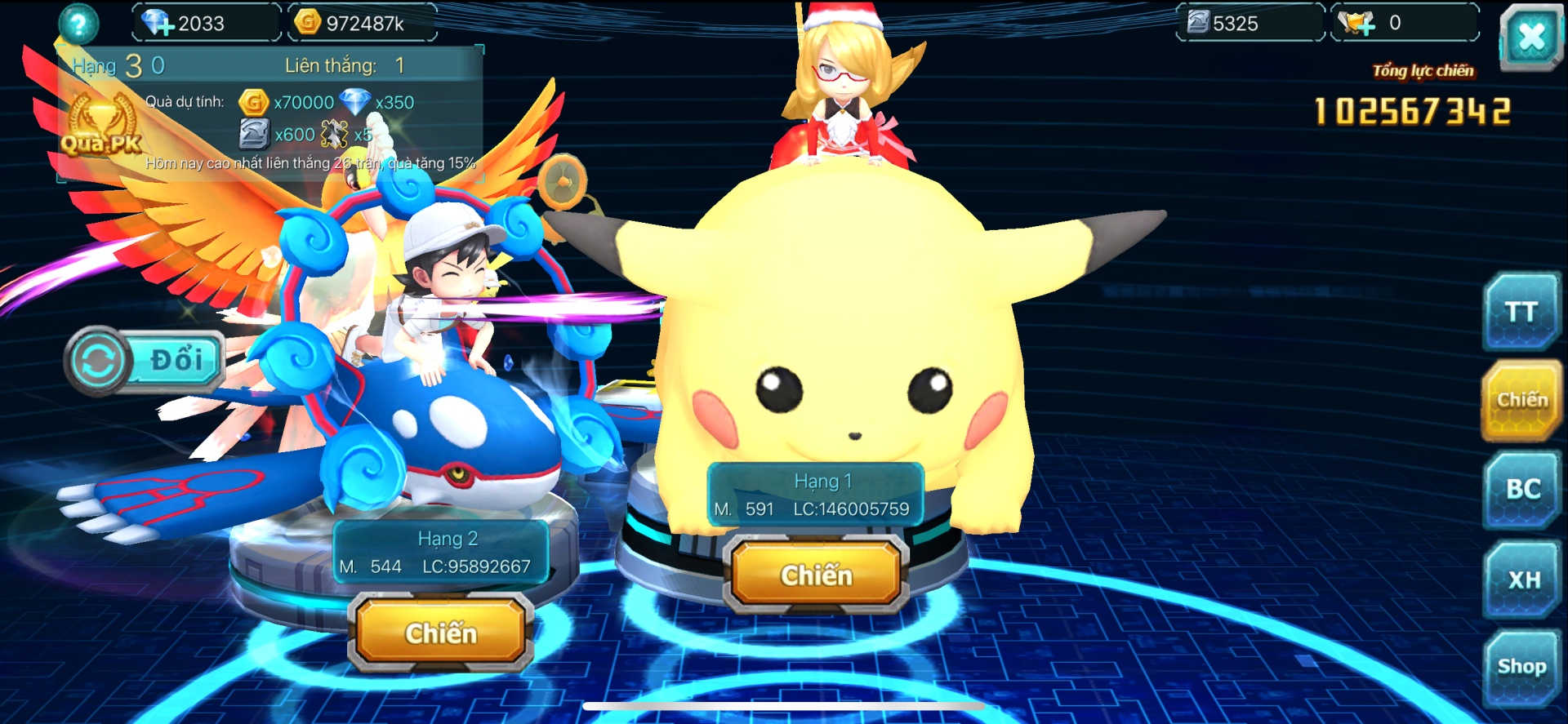Fight the Hạng 1 opponent with Chiến
Viewport: 1568px width, 724px height.
click(816, 575)
